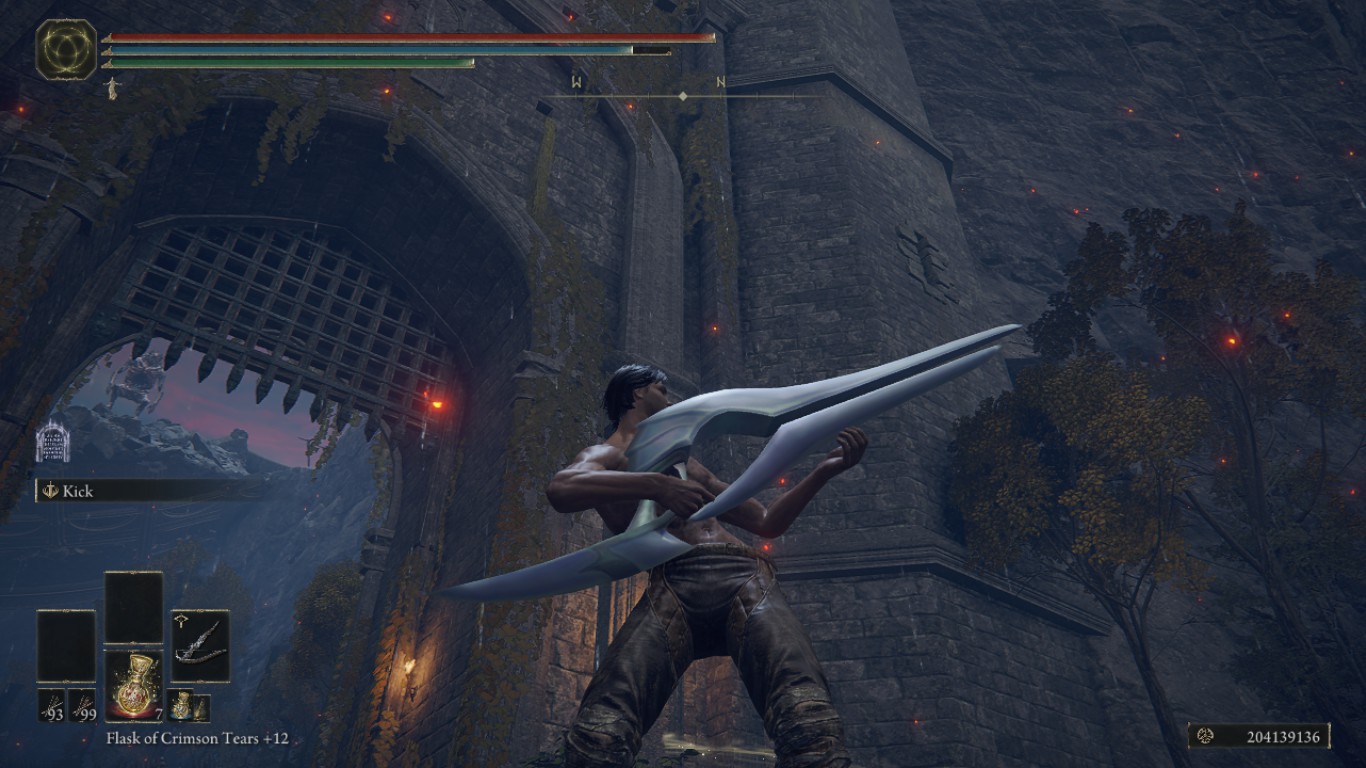Activate the Kick skill label
The width and height of the screenshot is (1366, 768).
pyautogui.click(x=76, y=490)
